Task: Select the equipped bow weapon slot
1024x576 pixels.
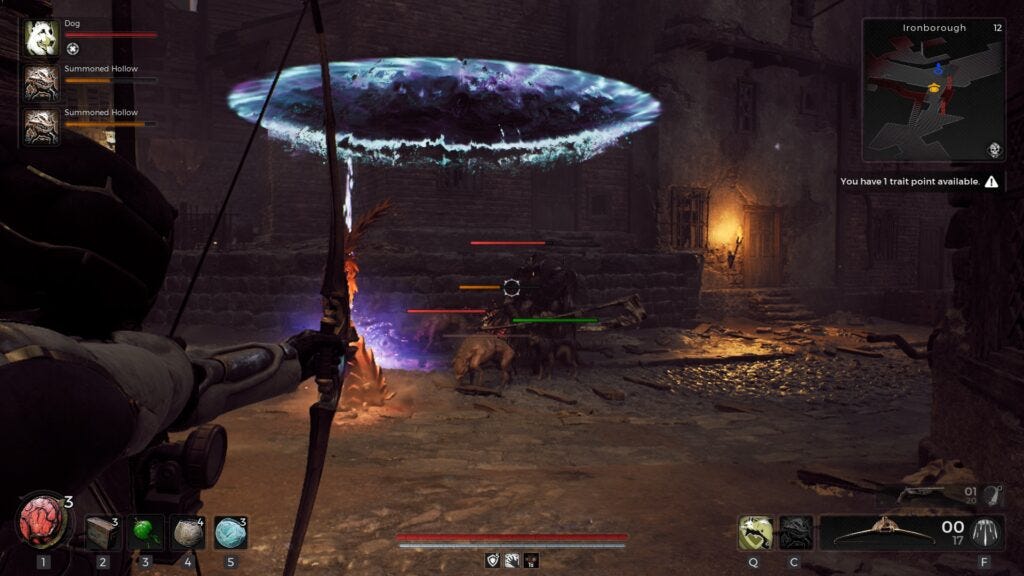Action: (x=883, y=533)
